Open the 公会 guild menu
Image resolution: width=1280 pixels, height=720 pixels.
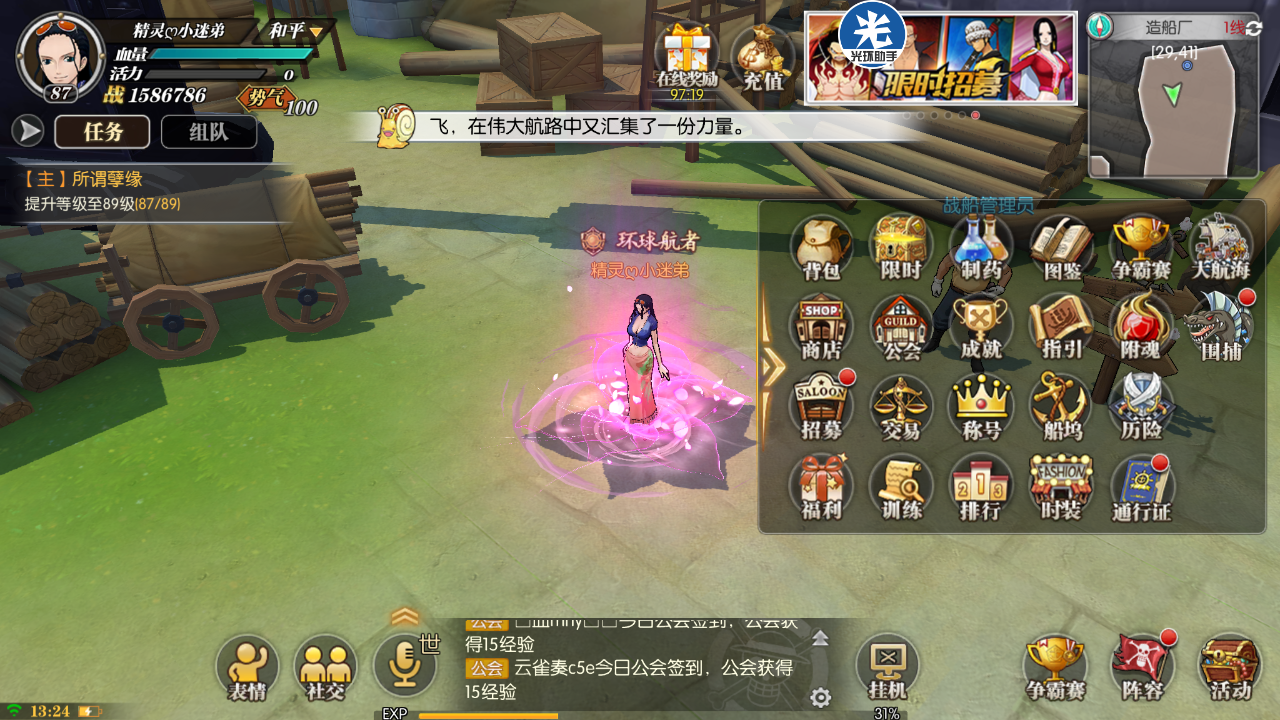coord(901,325)
